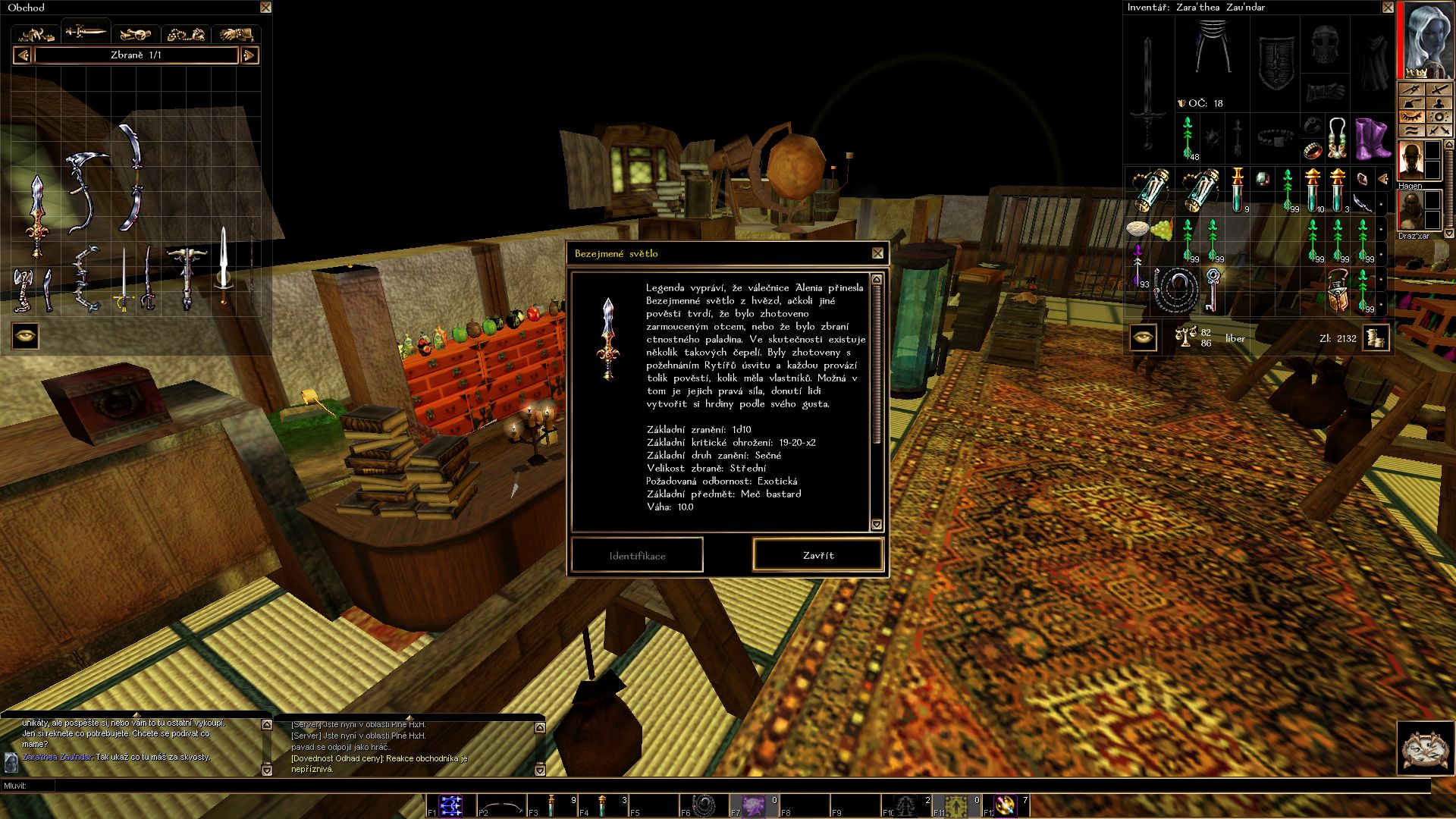Select the bastard sword in the shop

pyautogui.click(x=36, y=217)
